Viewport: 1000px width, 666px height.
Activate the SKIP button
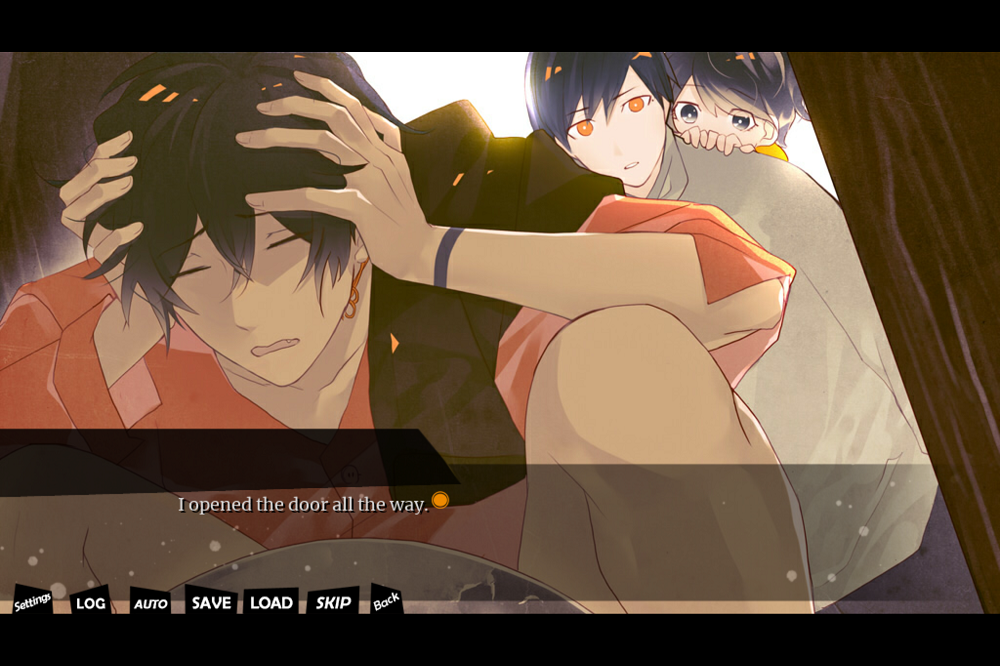tap(333, 602)
